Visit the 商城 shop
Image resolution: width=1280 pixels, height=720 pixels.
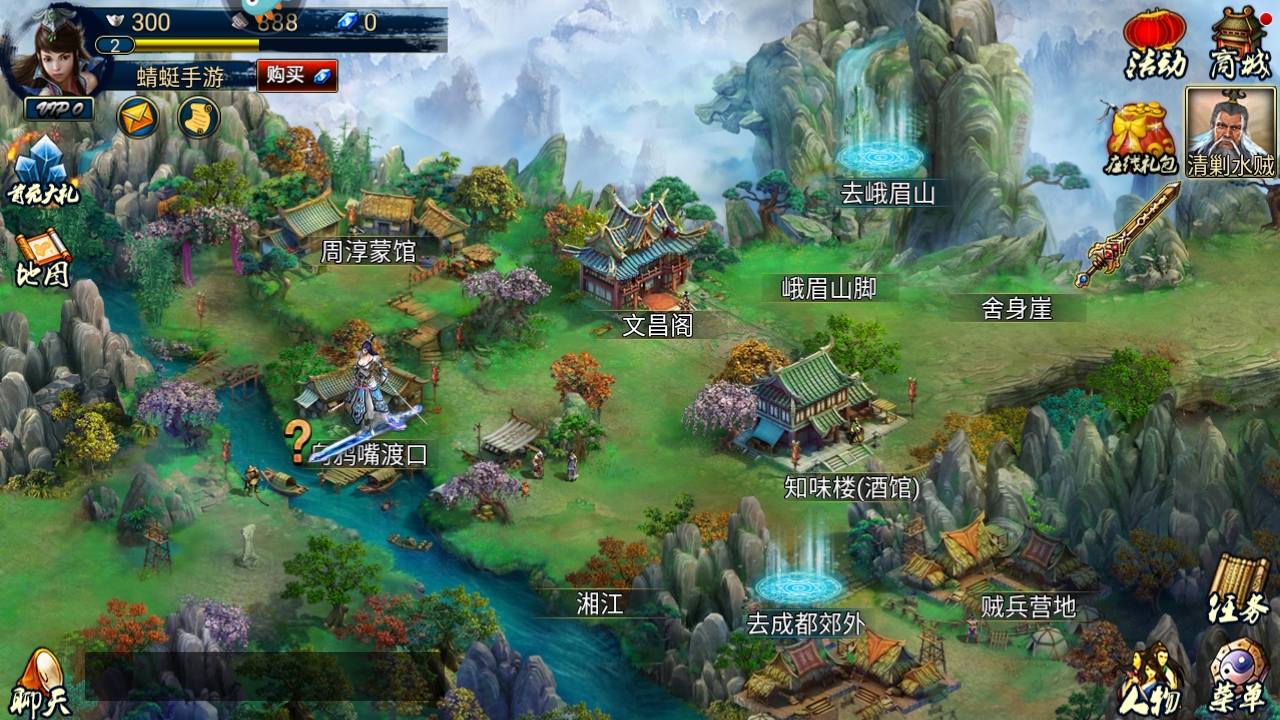tap(1240, 43)
